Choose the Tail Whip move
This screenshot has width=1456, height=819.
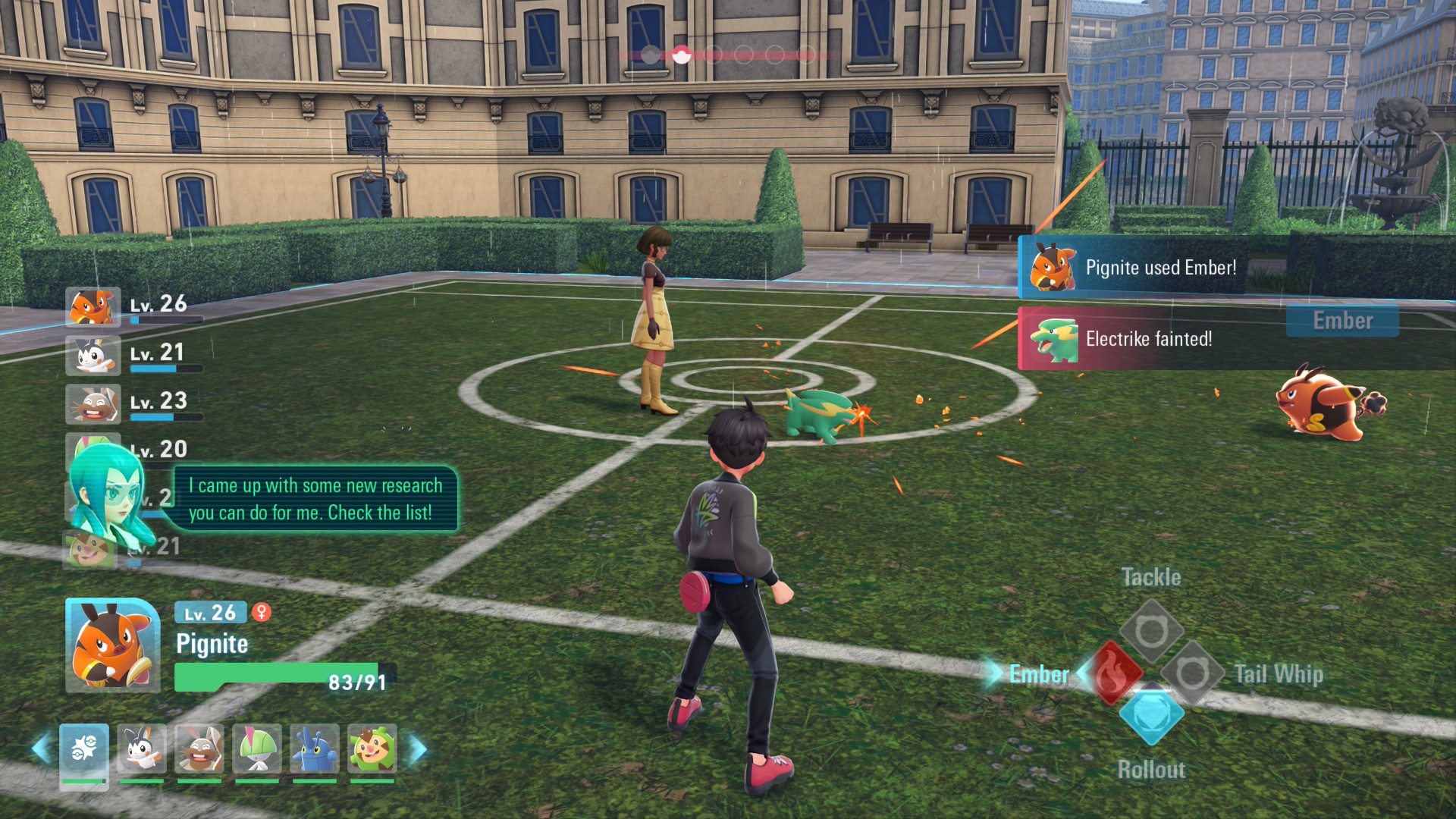click(x=1192, y=673)
